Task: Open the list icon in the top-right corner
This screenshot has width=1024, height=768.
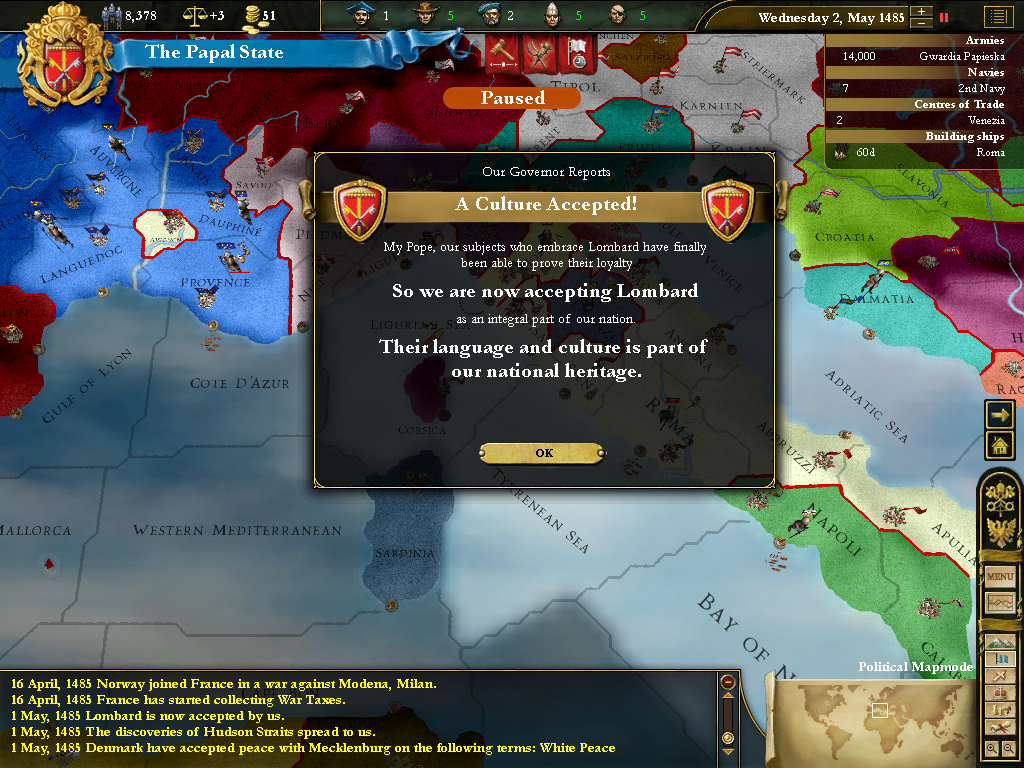Action: pyautogui.click(x=997, y=17)
